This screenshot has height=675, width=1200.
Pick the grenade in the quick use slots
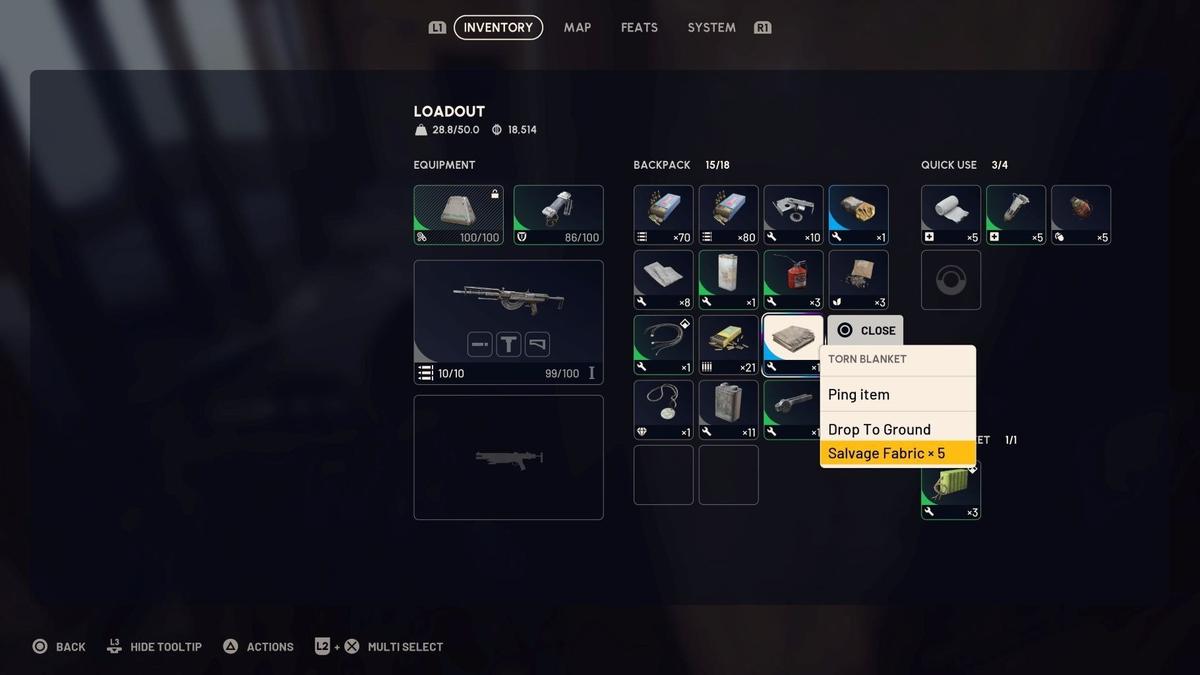tap(1080, 215)
